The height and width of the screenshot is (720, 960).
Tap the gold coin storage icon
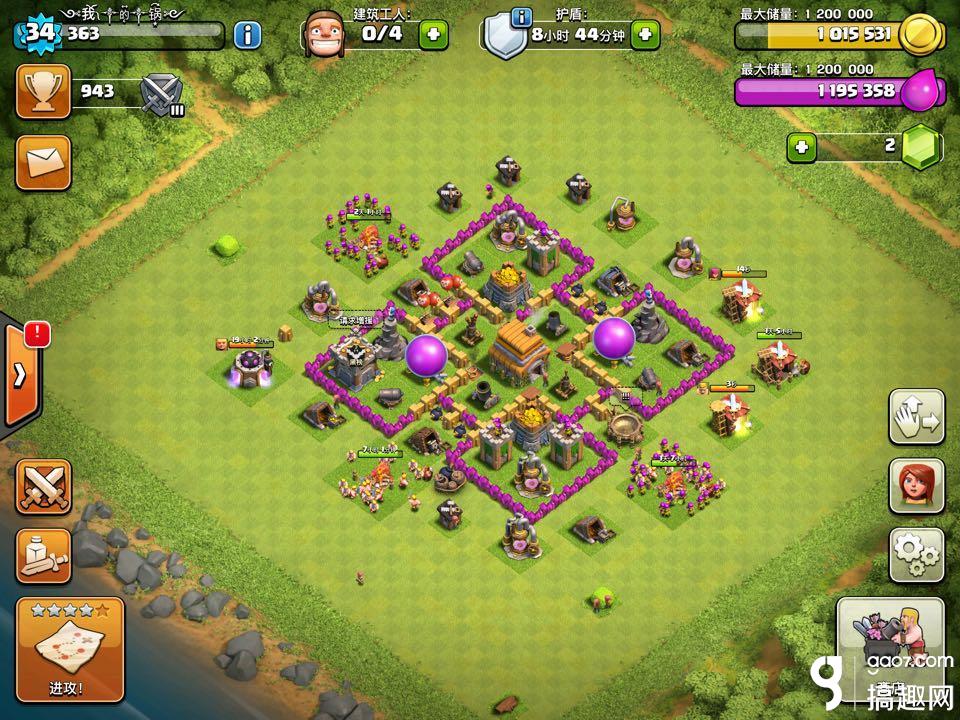coord(920,35)
